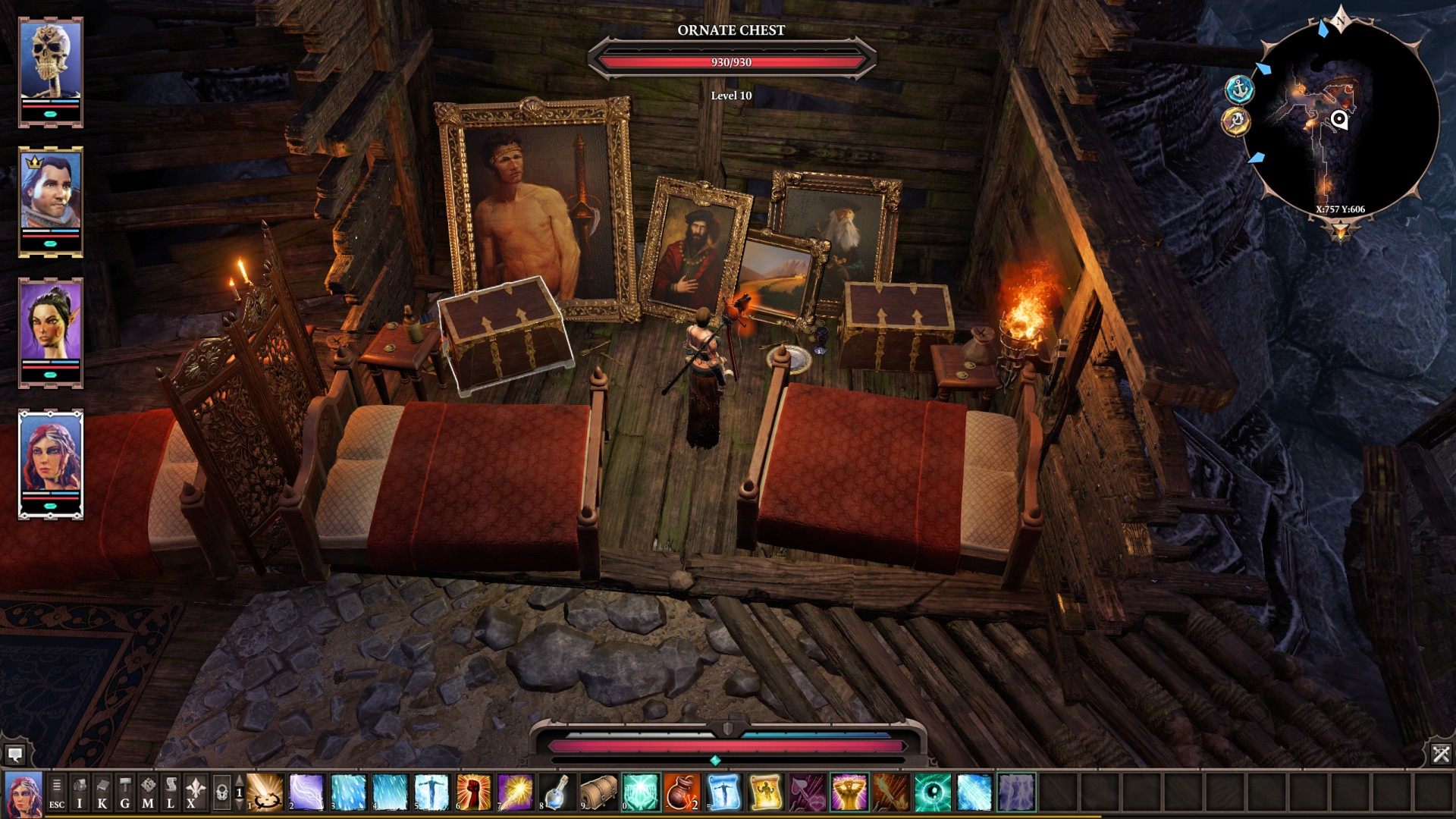Toggle the hotbar padlock

pos(221,792)
